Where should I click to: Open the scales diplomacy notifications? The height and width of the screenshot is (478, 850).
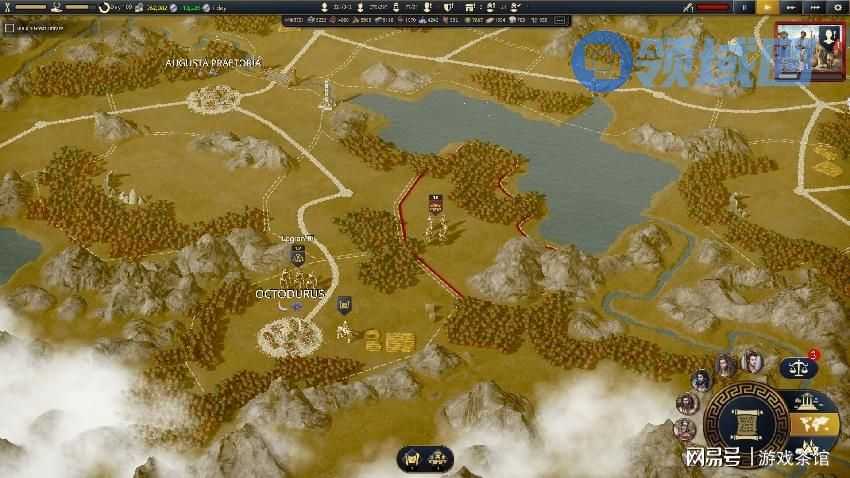pos(797,367)
